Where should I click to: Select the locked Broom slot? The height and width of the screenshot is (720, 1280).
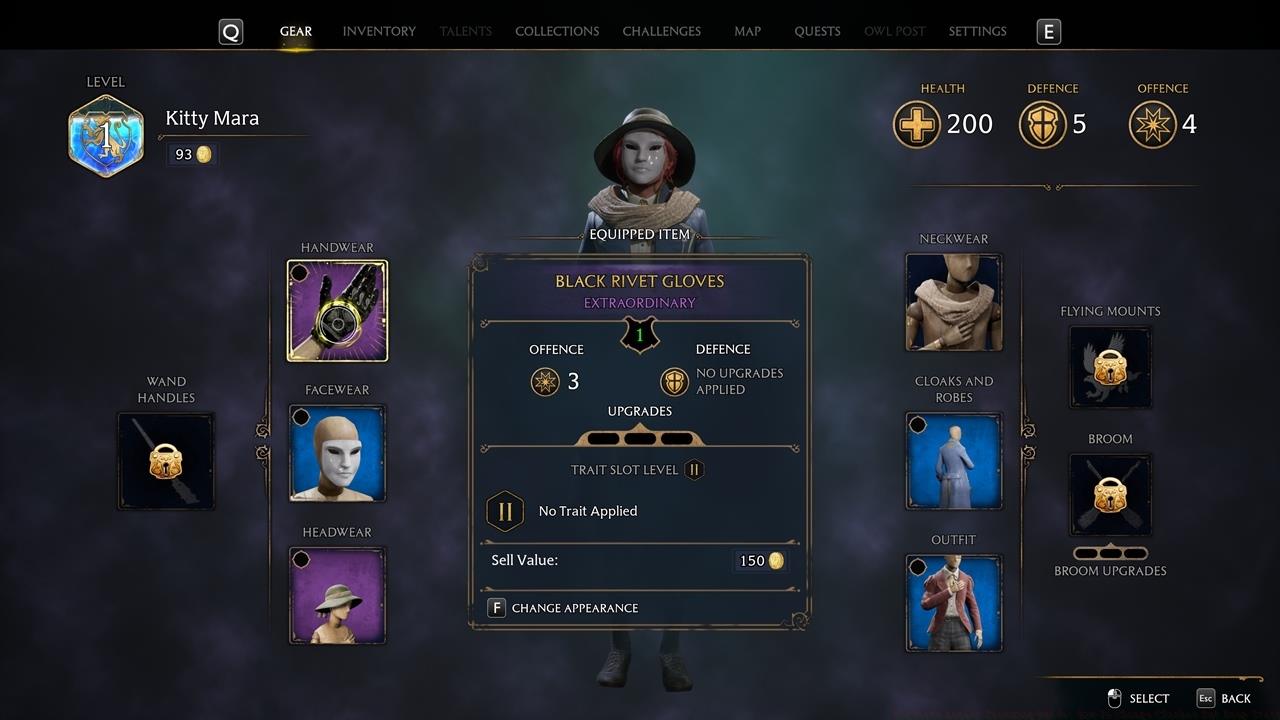(1110, 495)
